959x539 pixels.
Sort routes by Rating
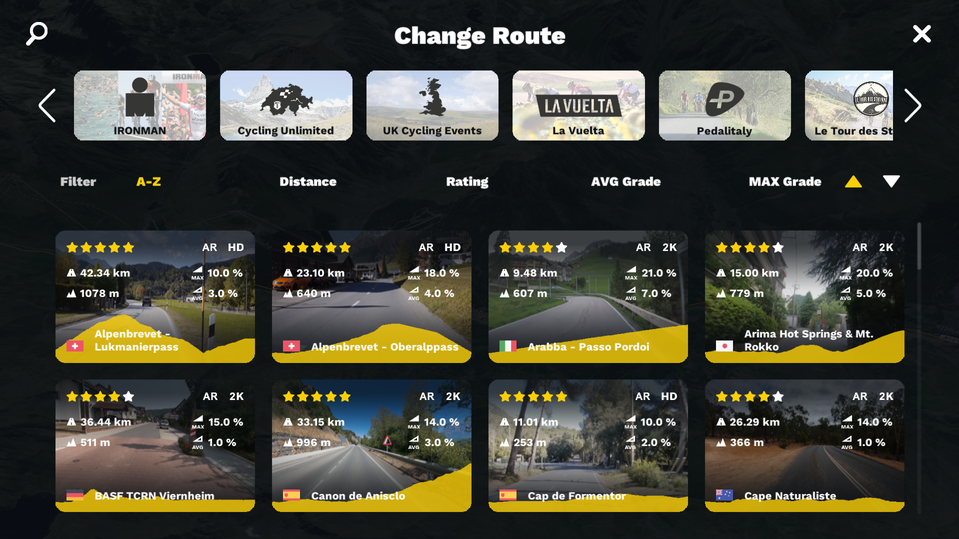(467, 182)
